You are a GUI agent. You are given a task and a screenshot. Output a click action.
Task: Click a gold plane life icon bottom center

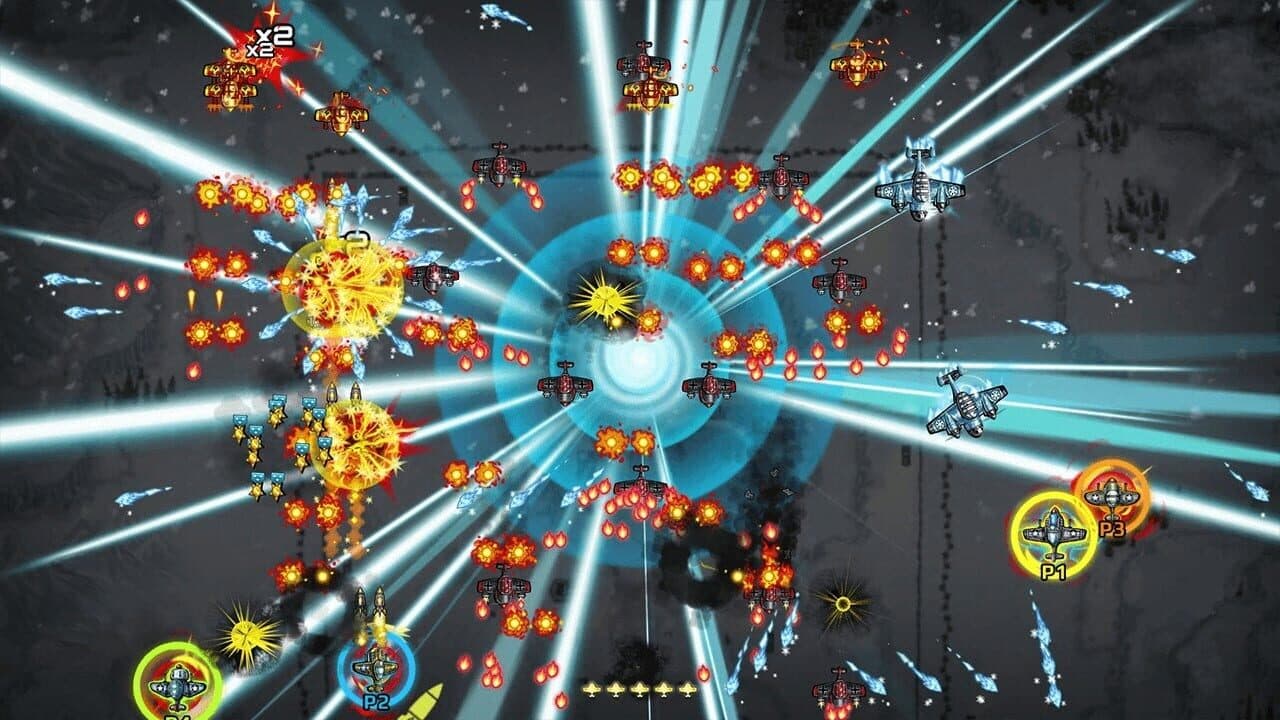pyautogui.click(x=640, y=688)
